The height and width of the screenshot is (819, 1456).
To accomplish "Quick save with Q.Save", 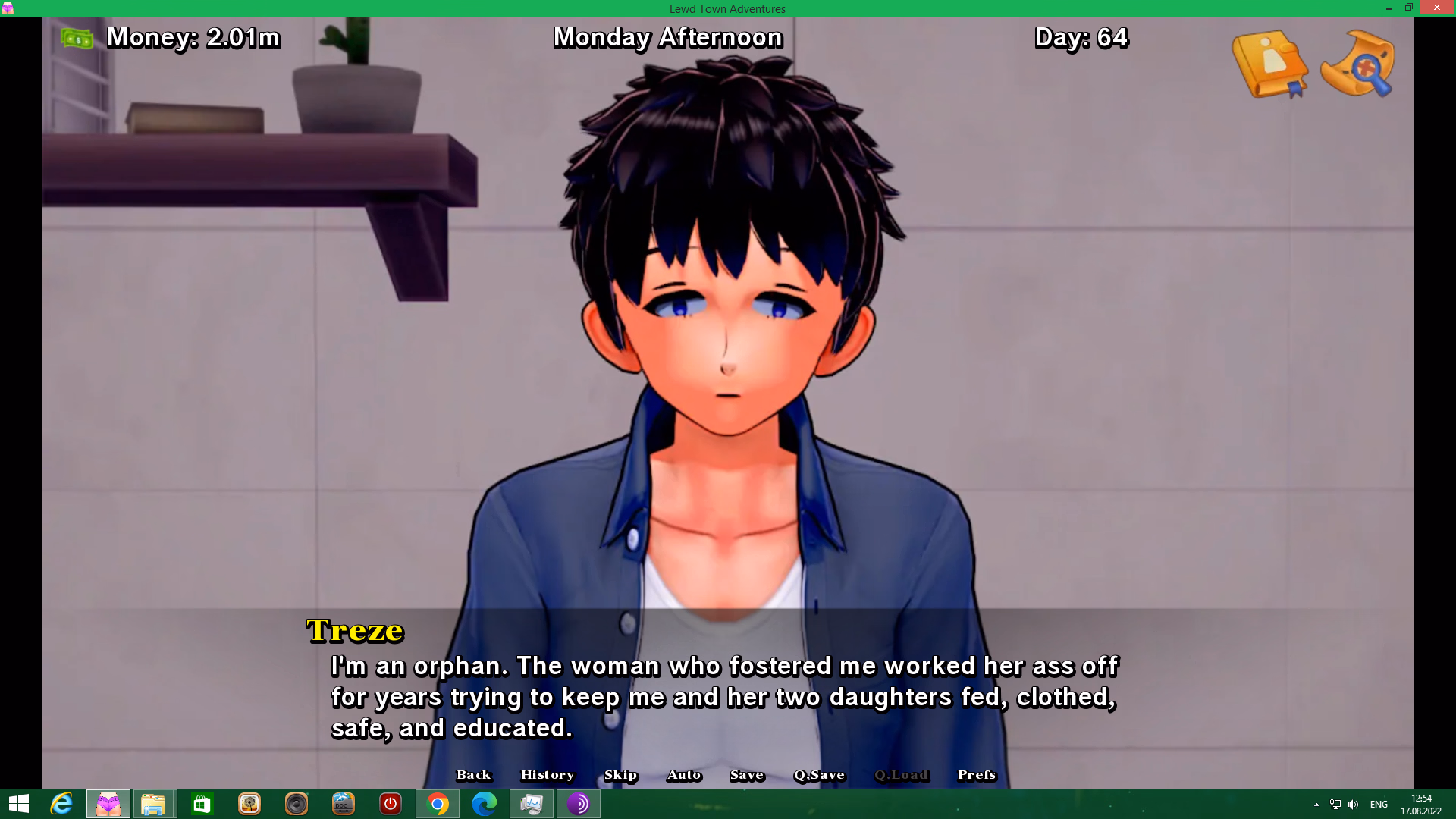I will (x=819, y=774).
